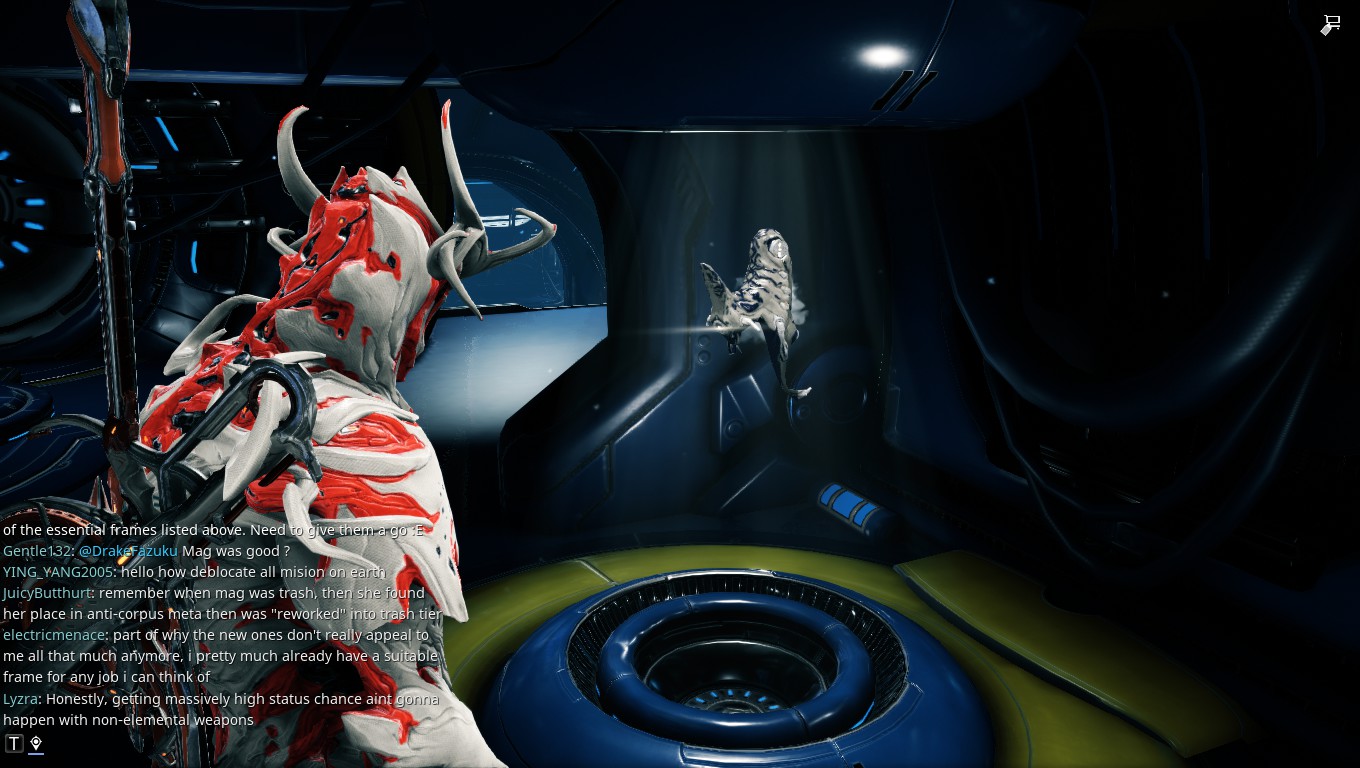Open the market shopping cart icon

(1330, 25)
